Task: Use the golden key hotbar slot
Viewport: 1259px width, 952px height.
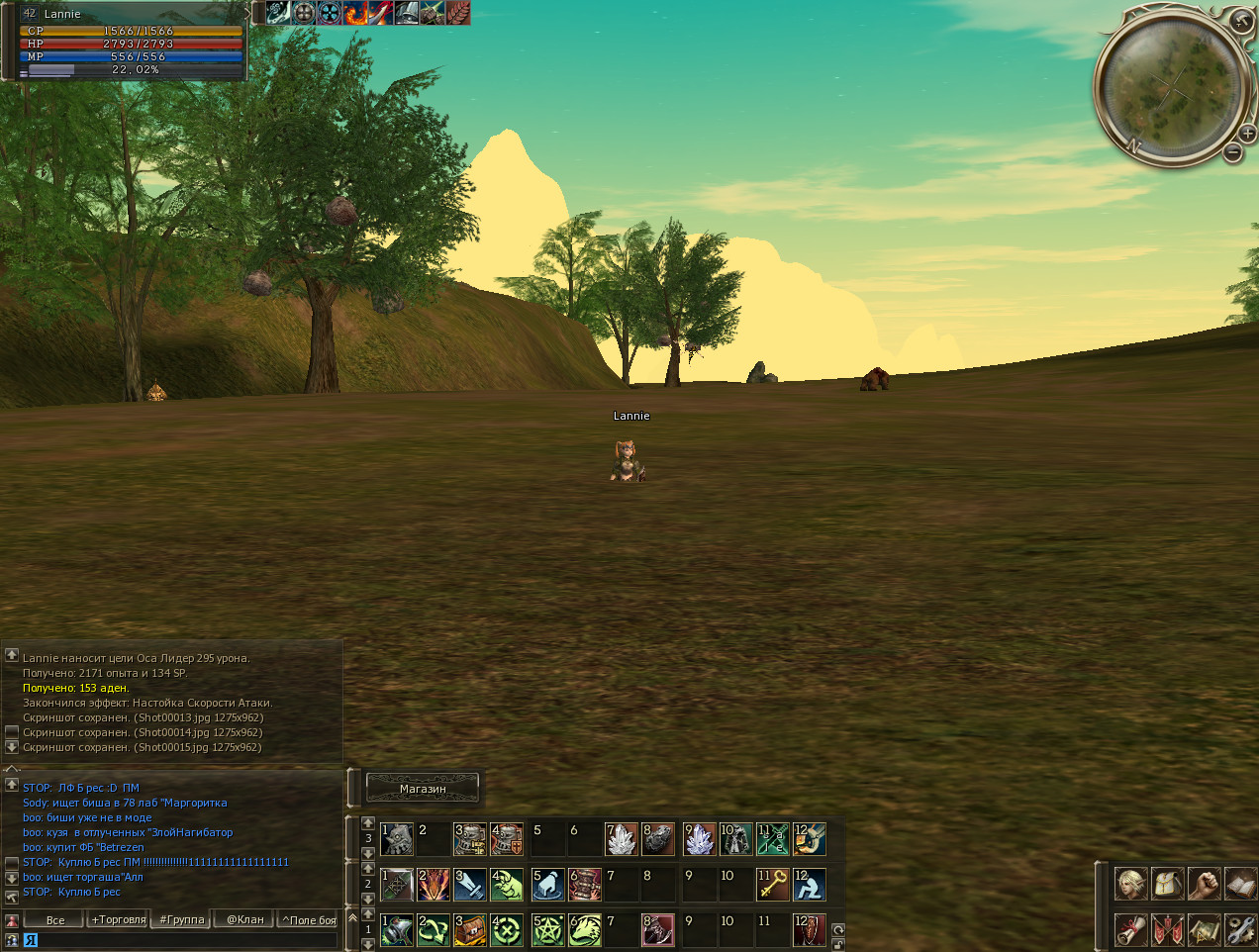Action: (x=772, y=884)
